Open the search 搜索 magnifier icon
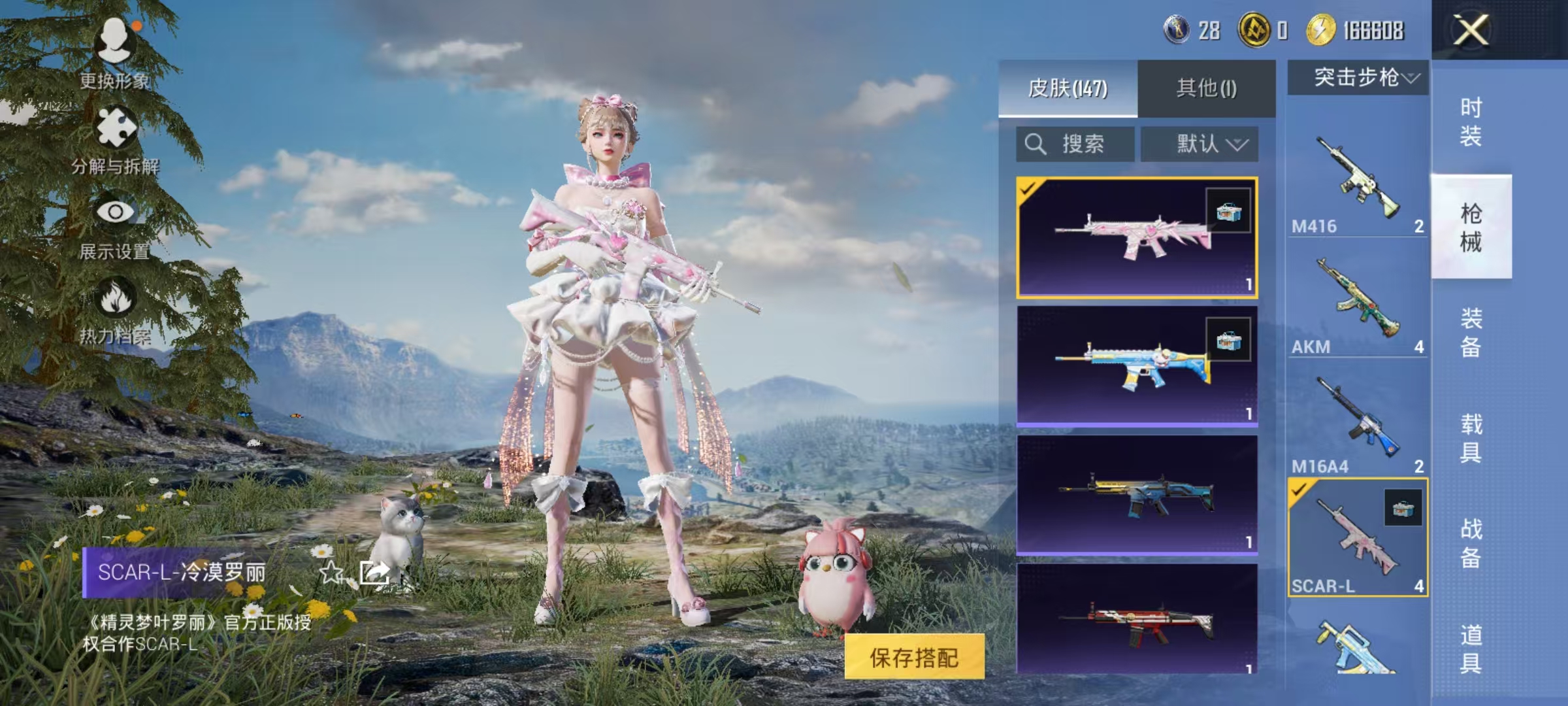This screenshot has height=706, width=1568. pos(1036,144)
